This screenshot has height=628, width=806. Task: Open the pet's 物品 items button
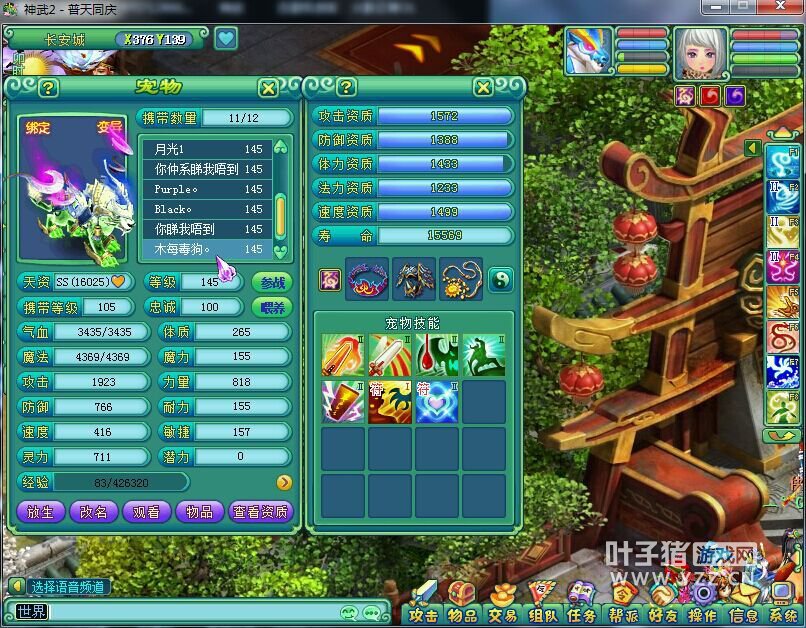pos(200,511)
